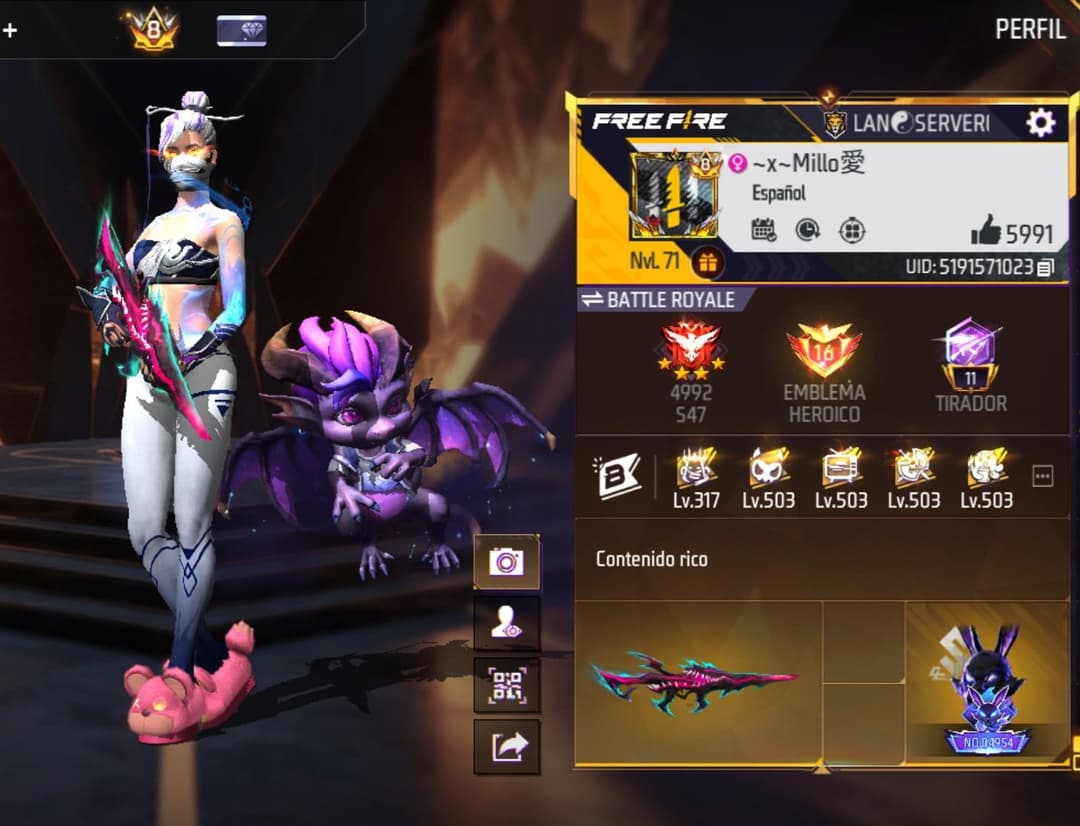Open the gift icon beside Nvl. 71
The height and width of the screenshot is (826, 1080).
(708, 263)
